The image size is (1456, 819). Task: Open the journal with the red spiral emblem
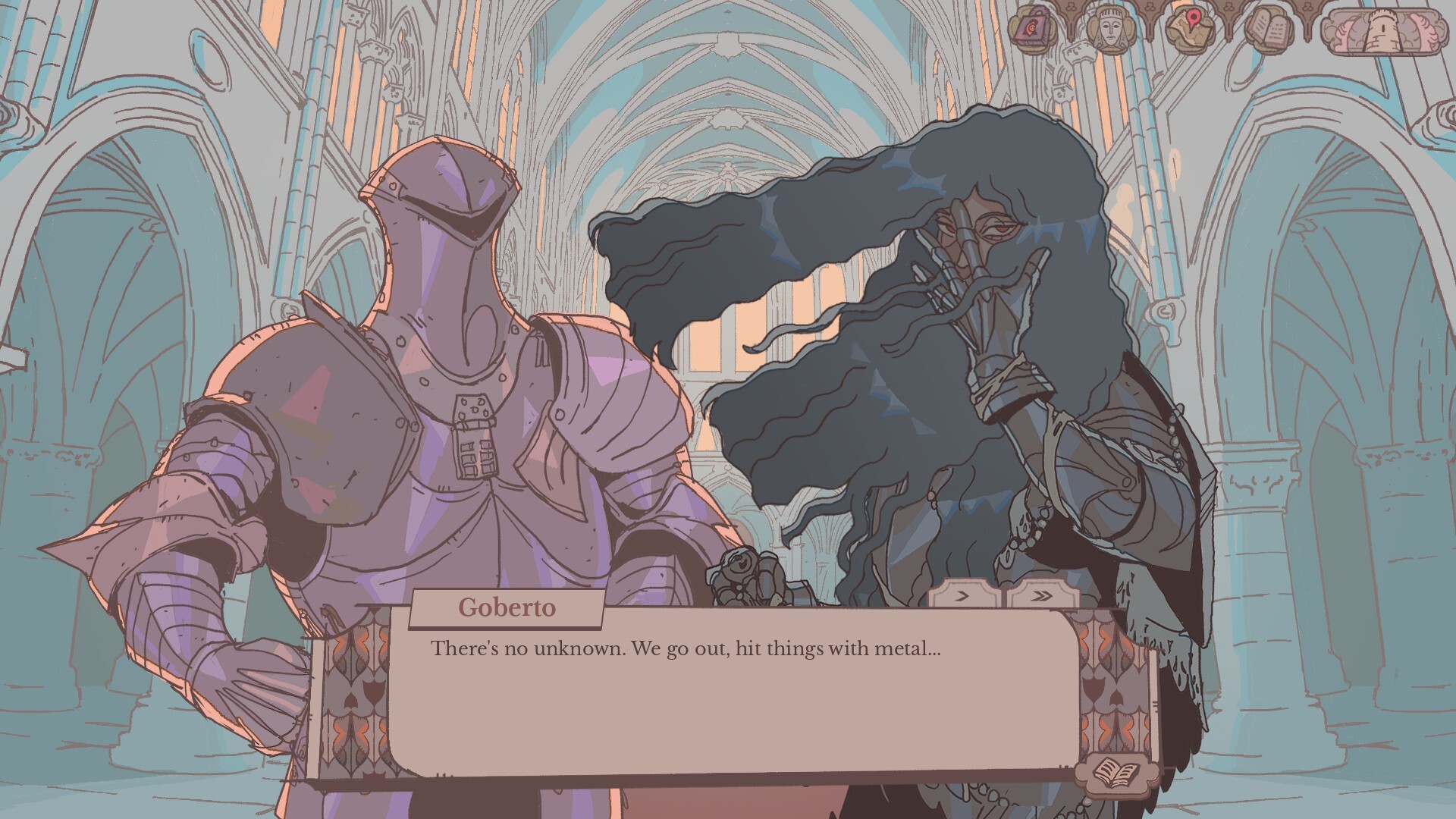[1031, 27]
